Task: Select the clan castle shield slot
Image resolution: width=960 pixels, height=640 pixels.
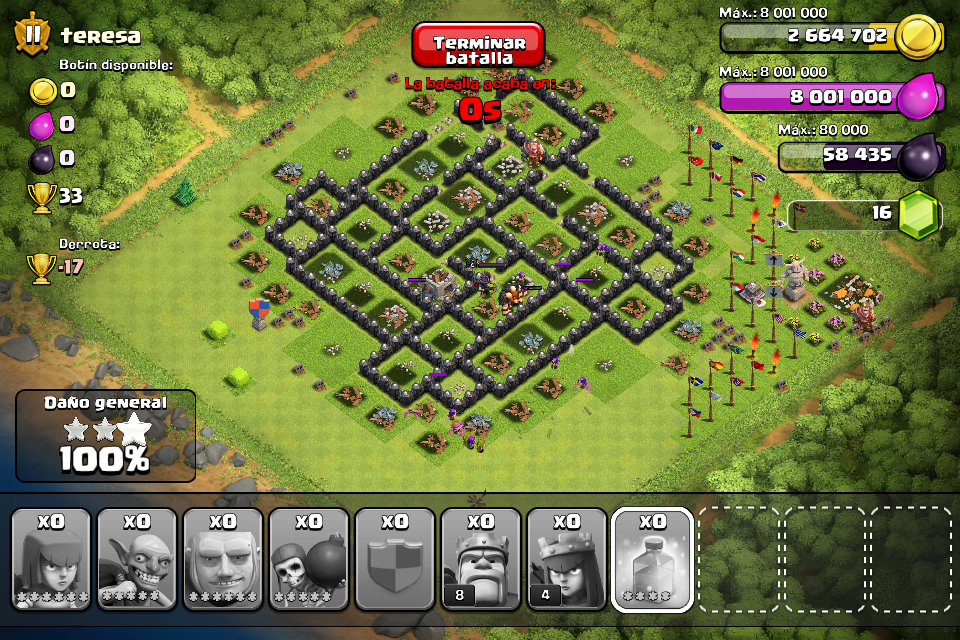Action: pyautogui.click(x=395, y=559)
